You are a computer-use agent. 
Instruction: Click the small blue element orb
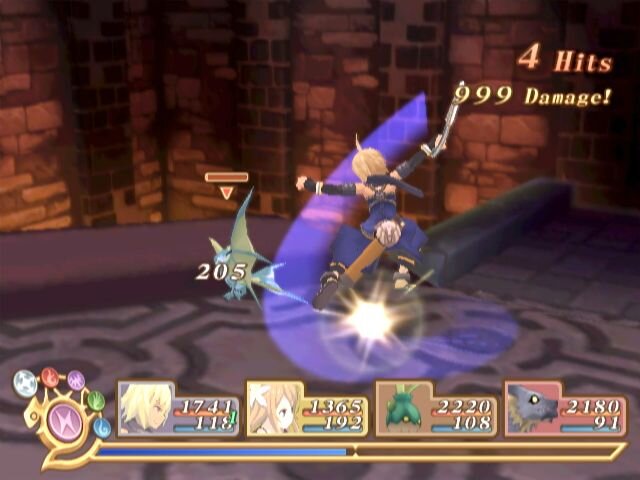point(102,428)
